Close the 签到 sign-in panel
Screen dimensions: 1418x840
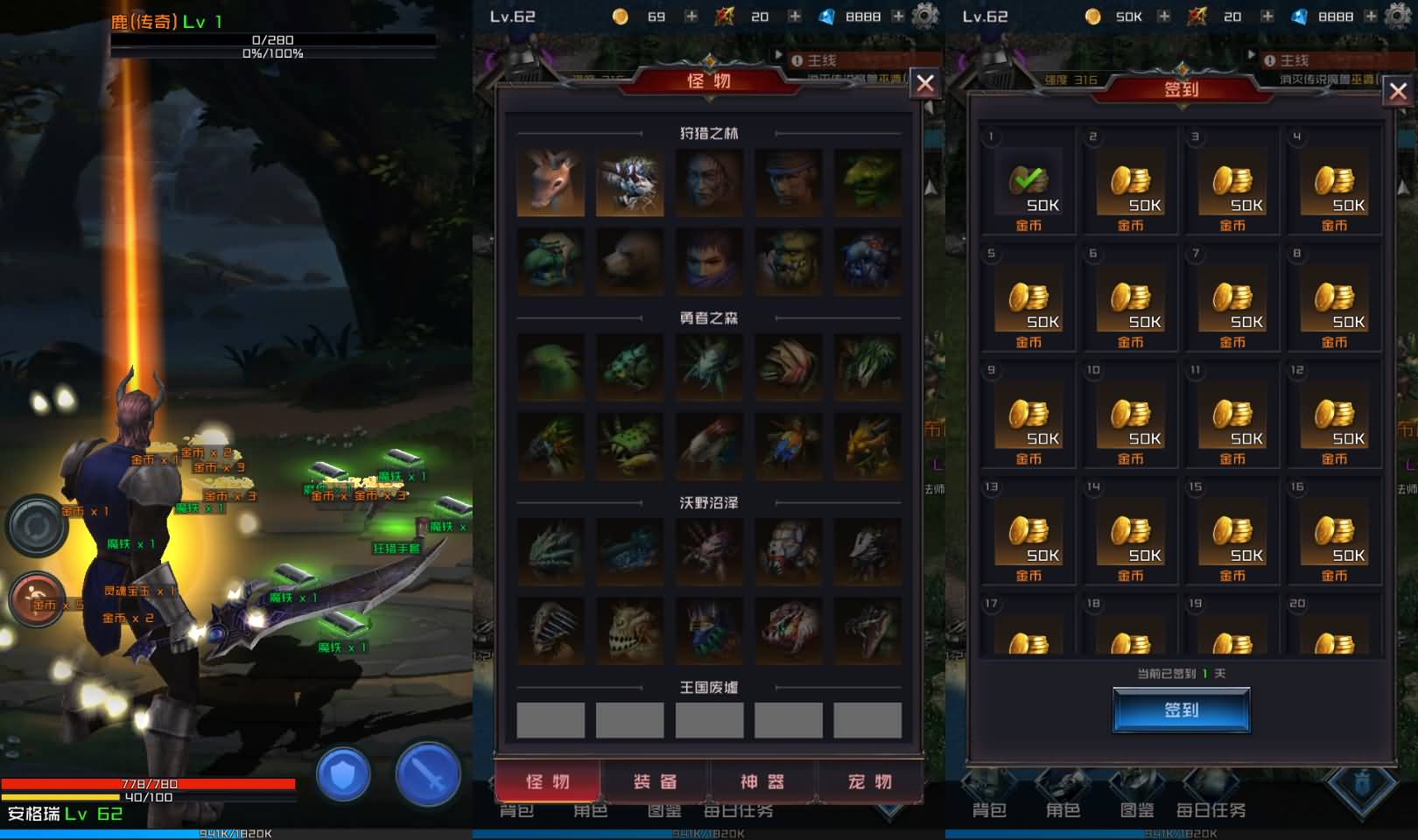pyautogui.click(x=1398, y=91)
